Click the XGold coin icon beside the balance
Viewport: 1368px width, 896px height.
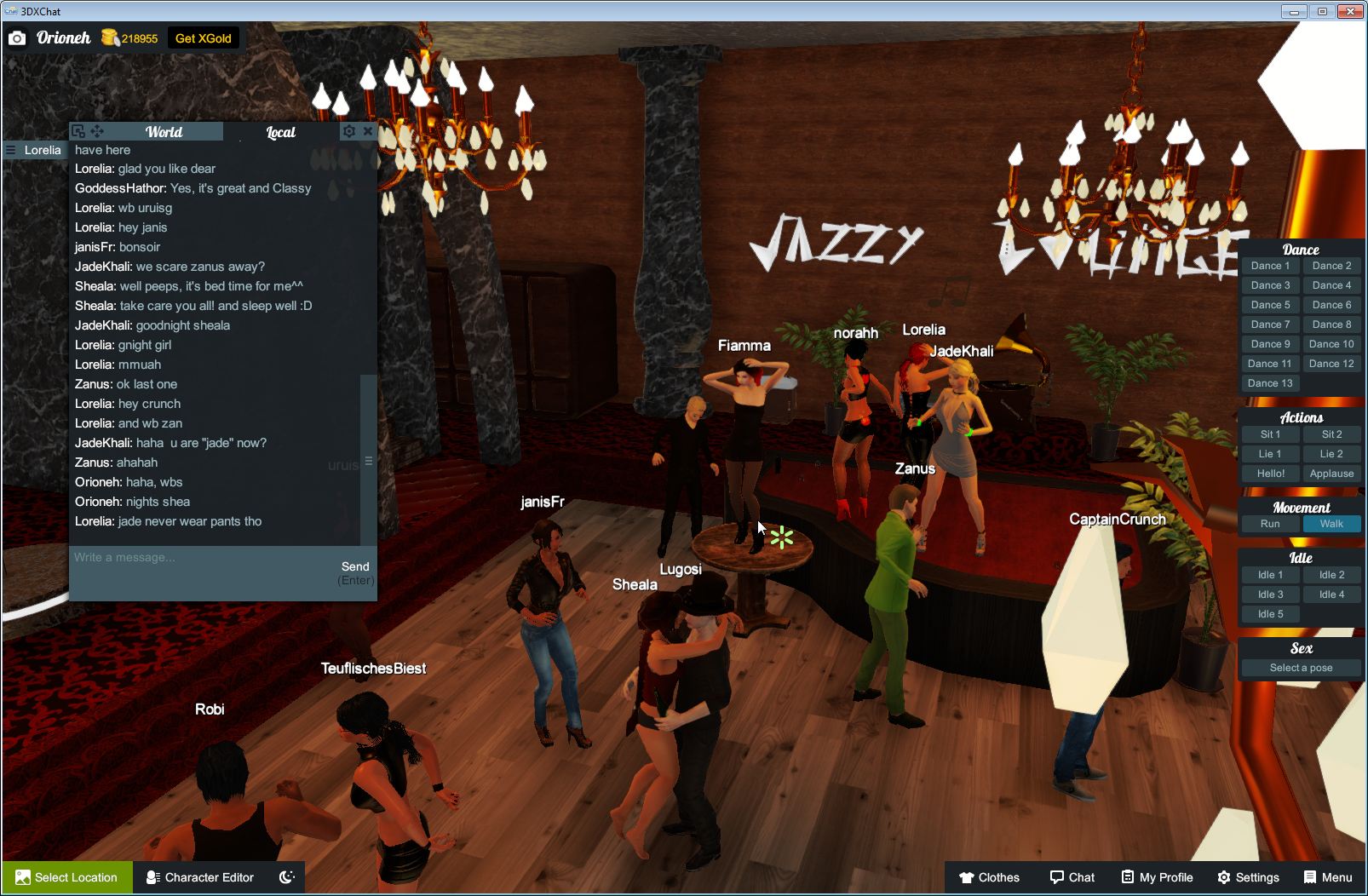tap(110, 37)
